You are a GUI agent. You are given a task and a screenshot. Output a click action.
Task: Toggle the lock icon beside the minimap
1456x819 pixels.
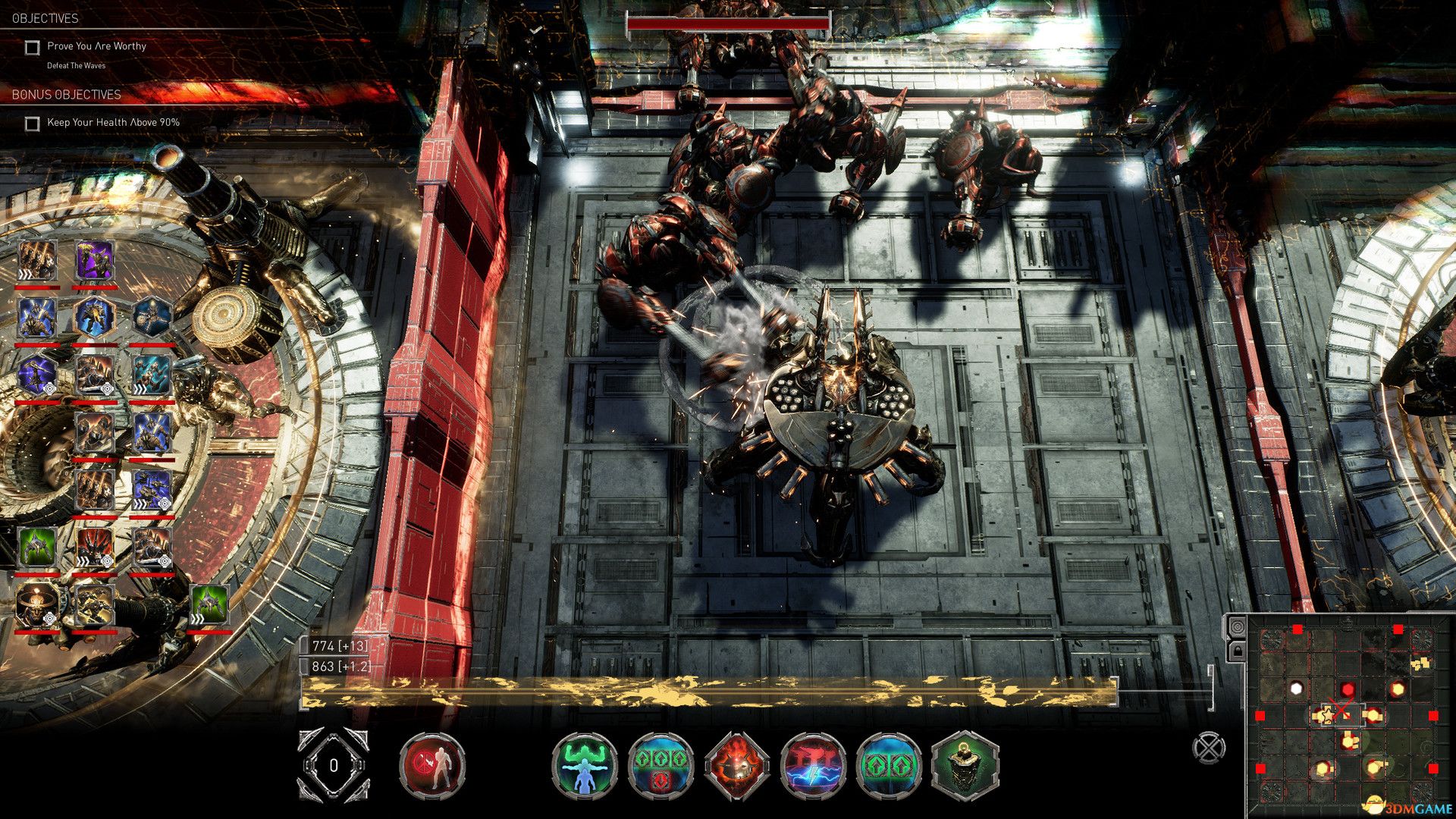[1236, 651]
